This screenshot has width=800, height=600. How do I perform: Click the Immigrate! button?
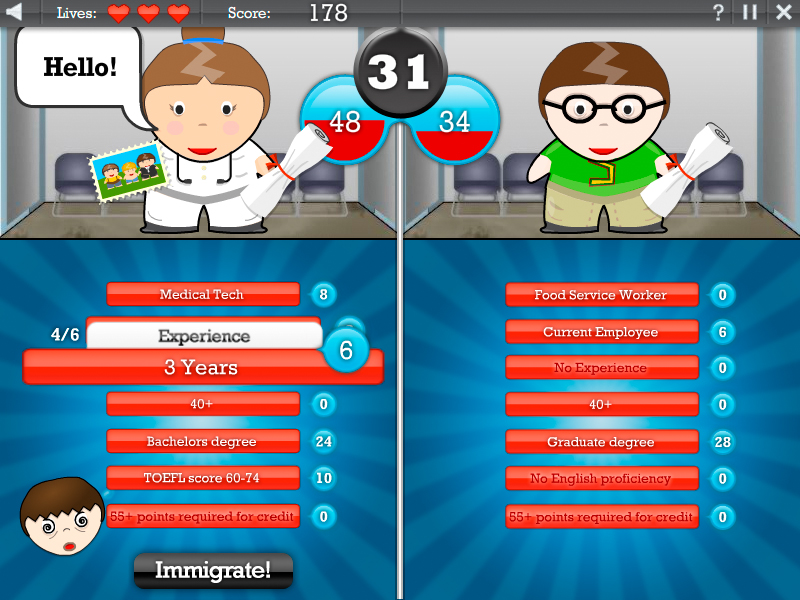click(x=213, y=571)
